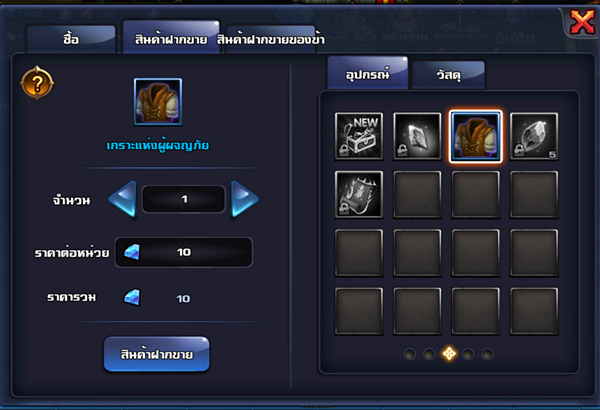This screenshot has width=600, height=410.
Task: Pick the crystal item with quantity 5
Action: (x=534, y=136)
